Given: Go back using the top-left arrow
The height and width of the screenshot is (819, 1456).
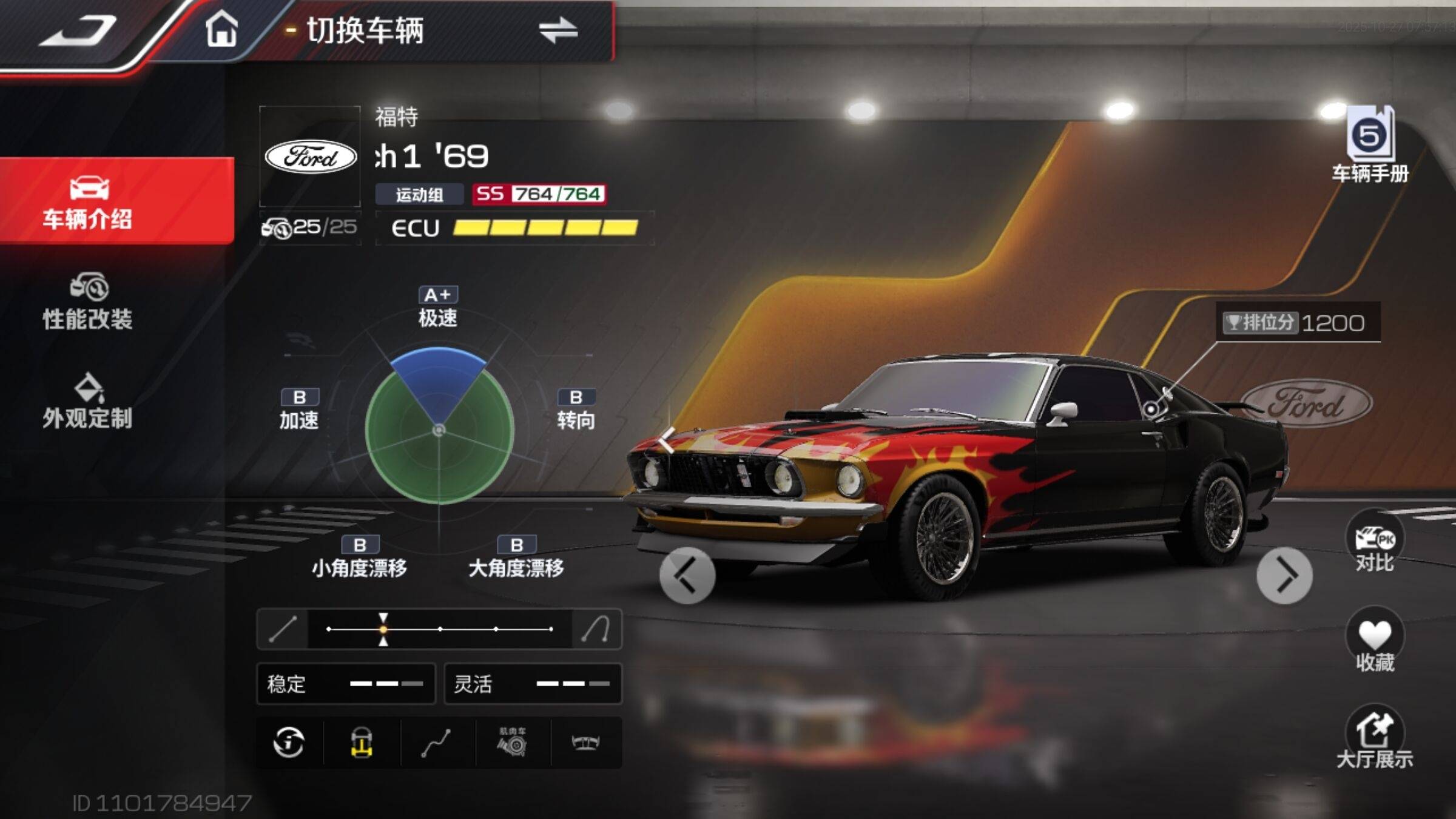Looking at the screenshot, I should (79, 32).
